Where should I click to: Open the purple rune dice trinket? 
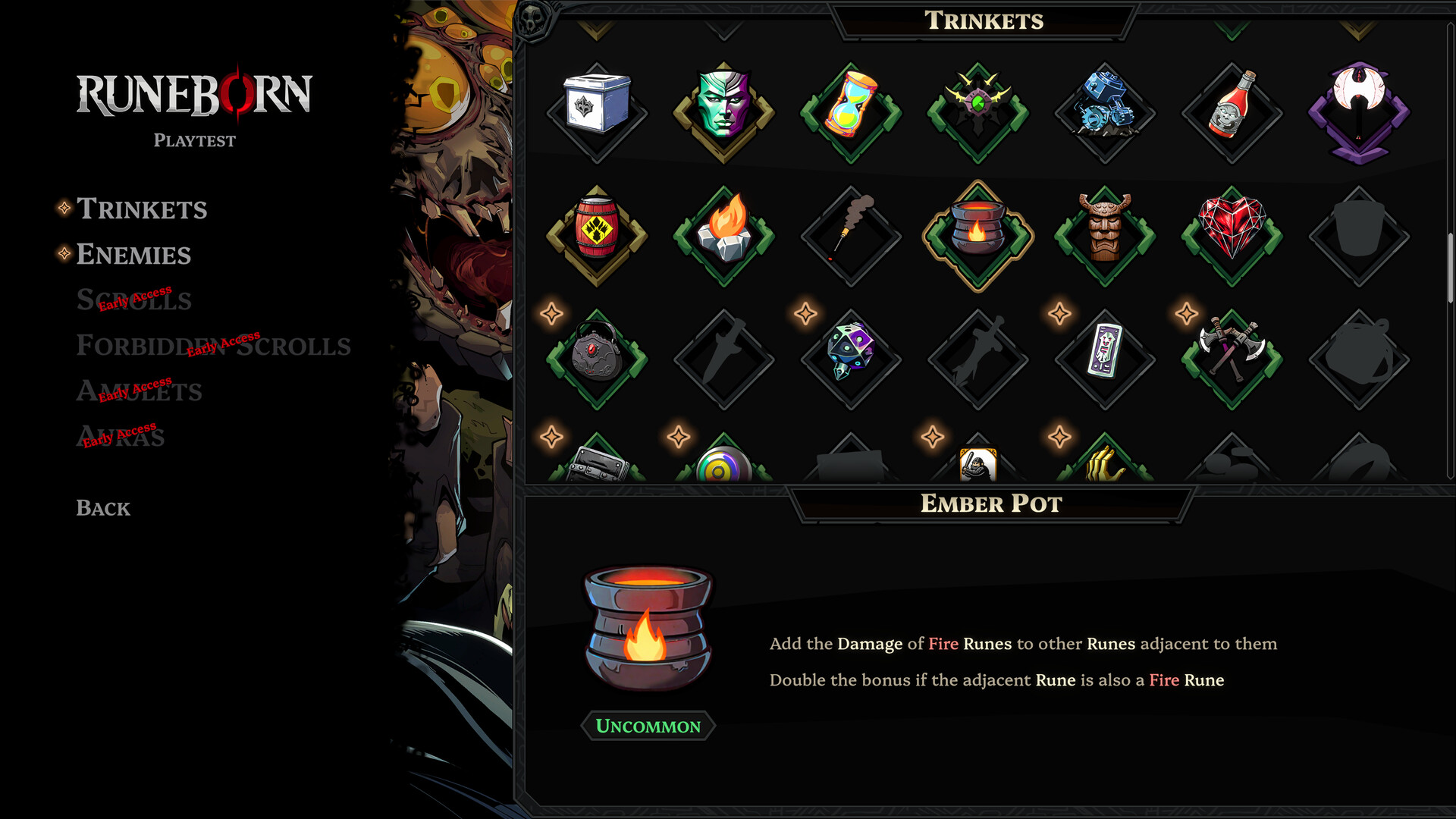tap(849, 351)
